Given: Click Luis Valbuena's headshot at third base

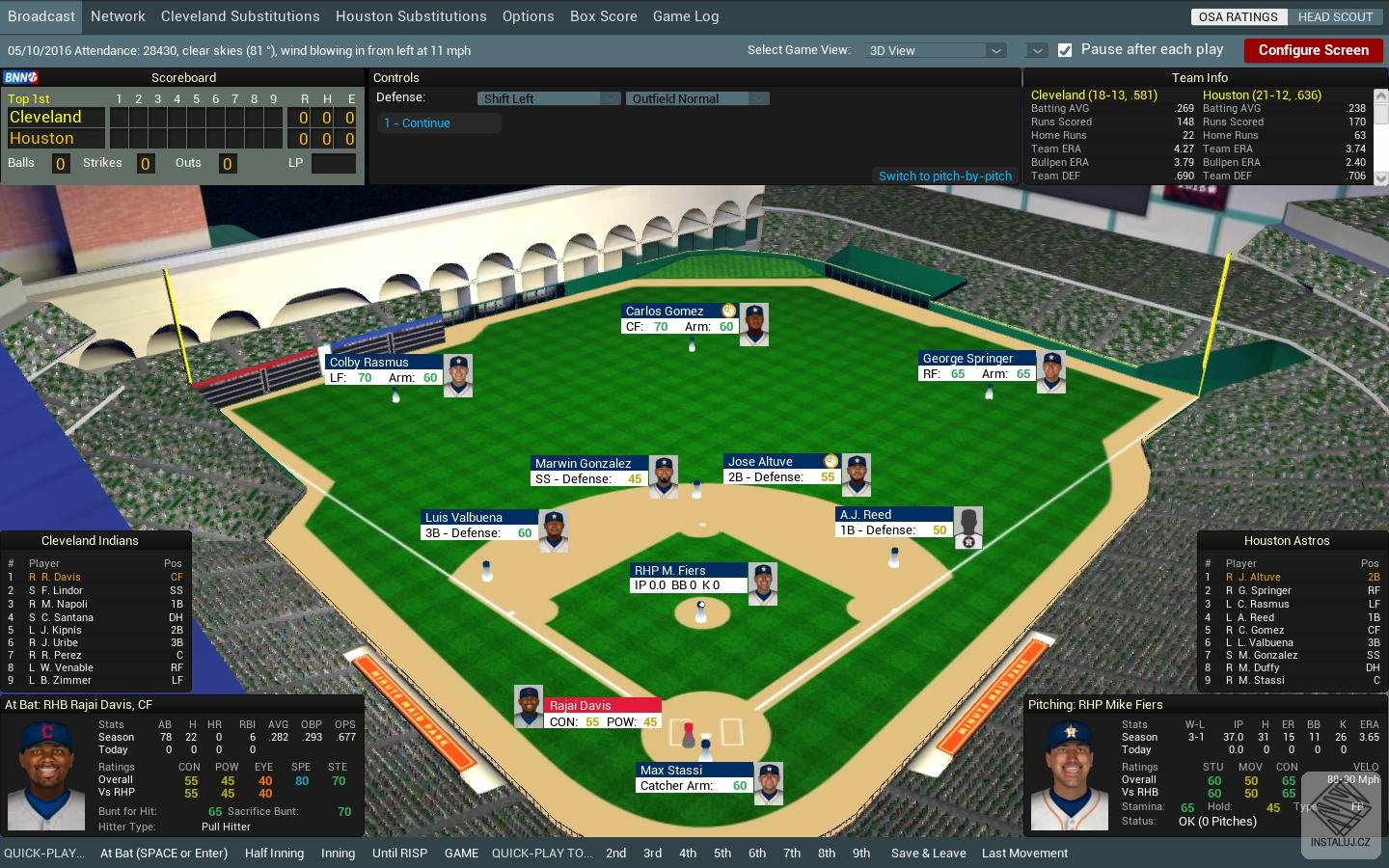Looking at the screenshot, I should (x=553, y=529).
